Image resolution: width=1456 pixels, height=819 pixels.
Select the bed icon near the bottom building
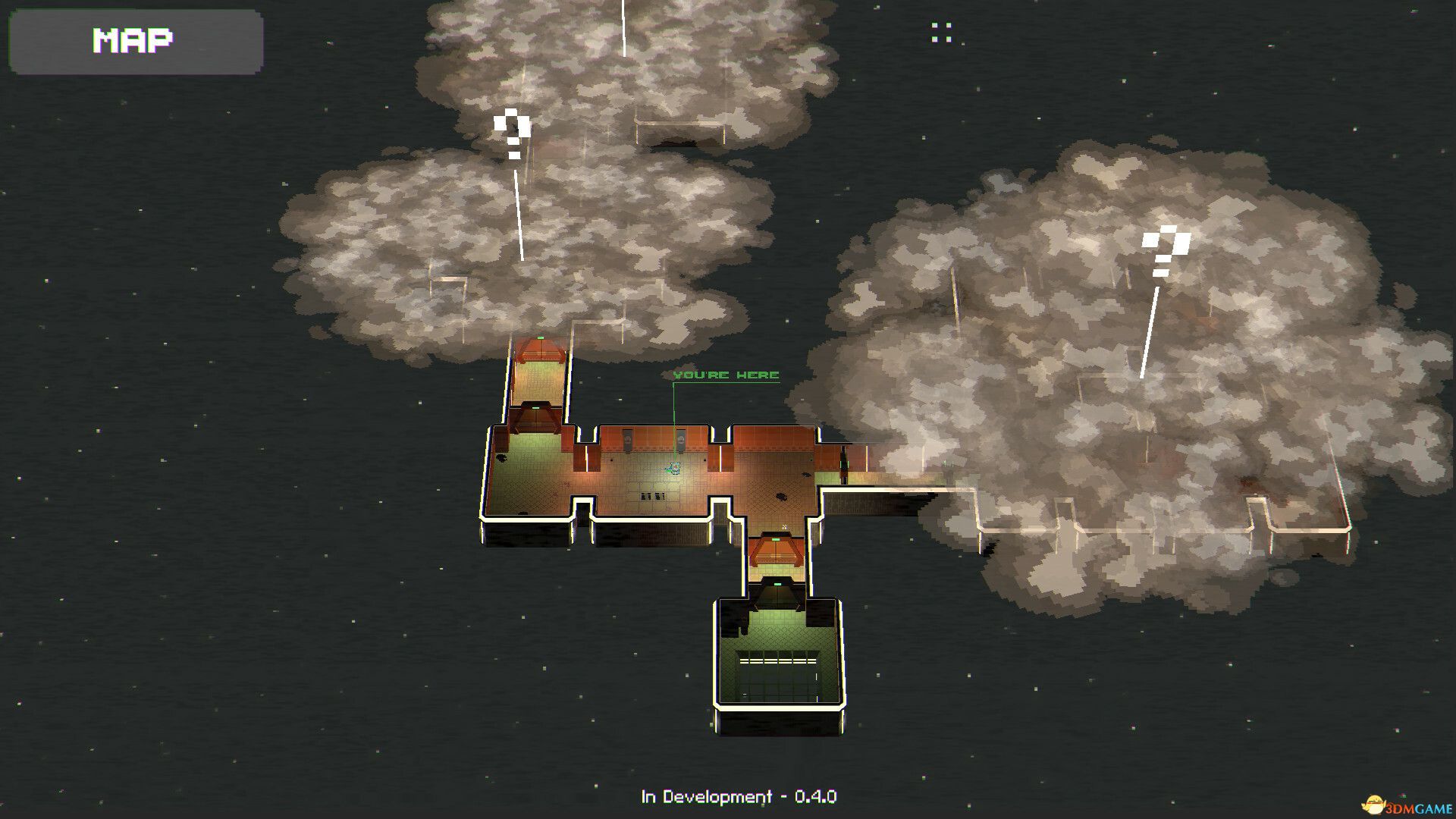click(775, 554)
